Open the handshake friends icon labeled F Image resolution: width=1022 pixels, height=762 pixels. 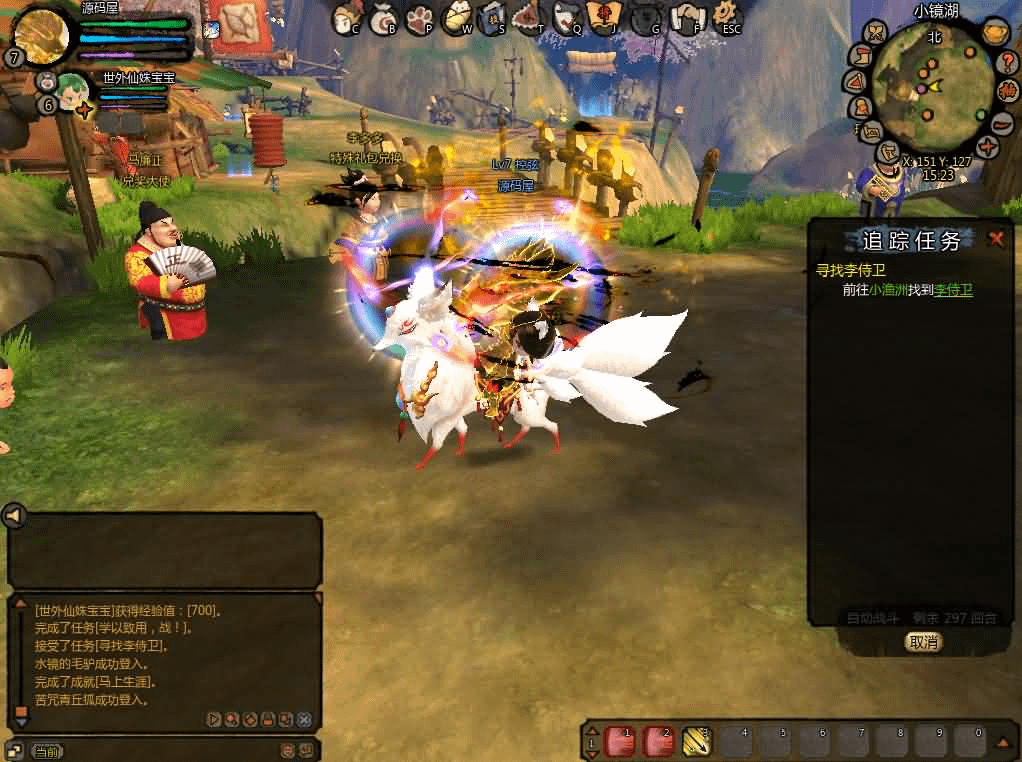[x=687, y=17]
